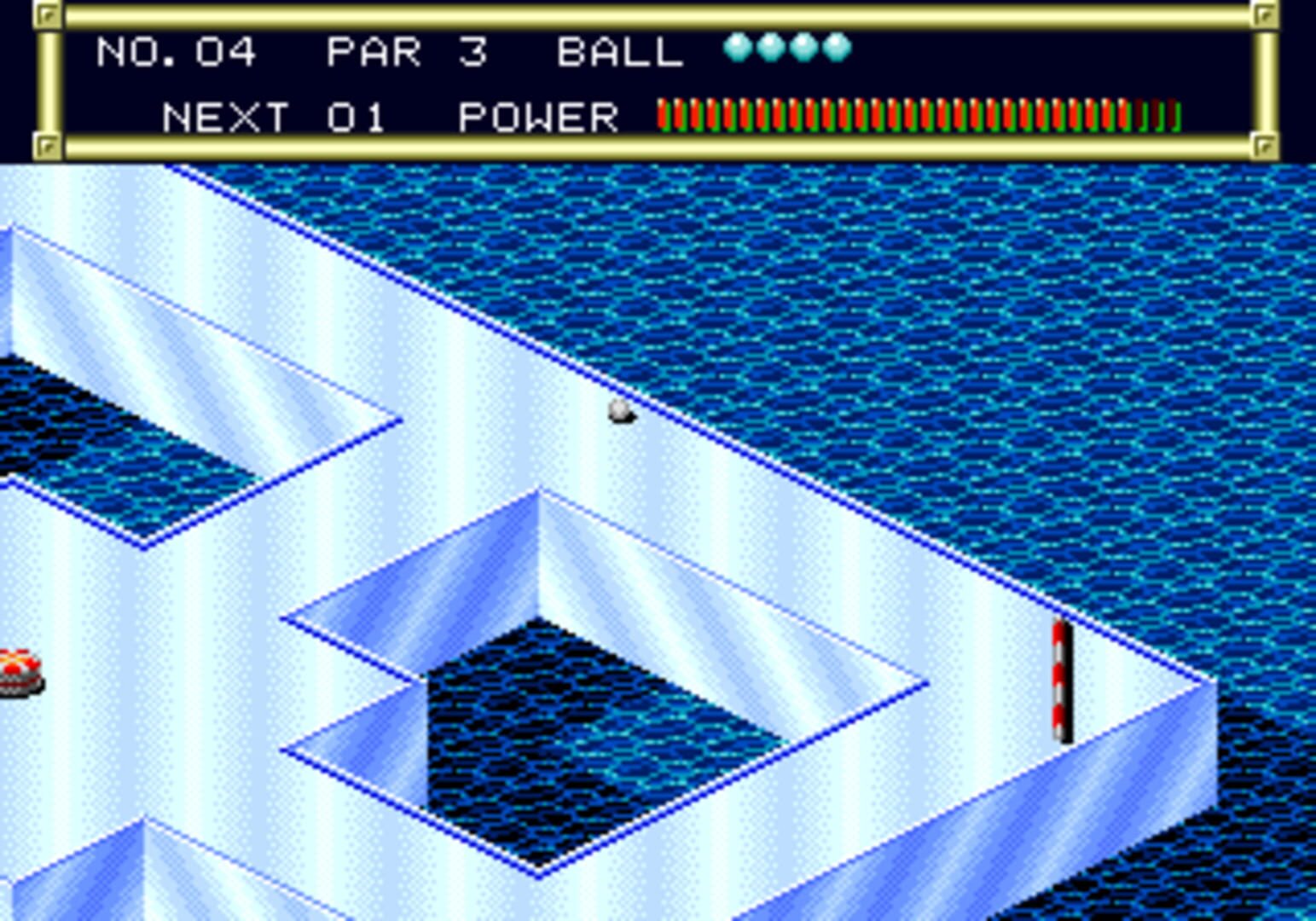Click the middle of the power meter bar
The width and height of the screenshot is (1316, 921).
[917, 117]
